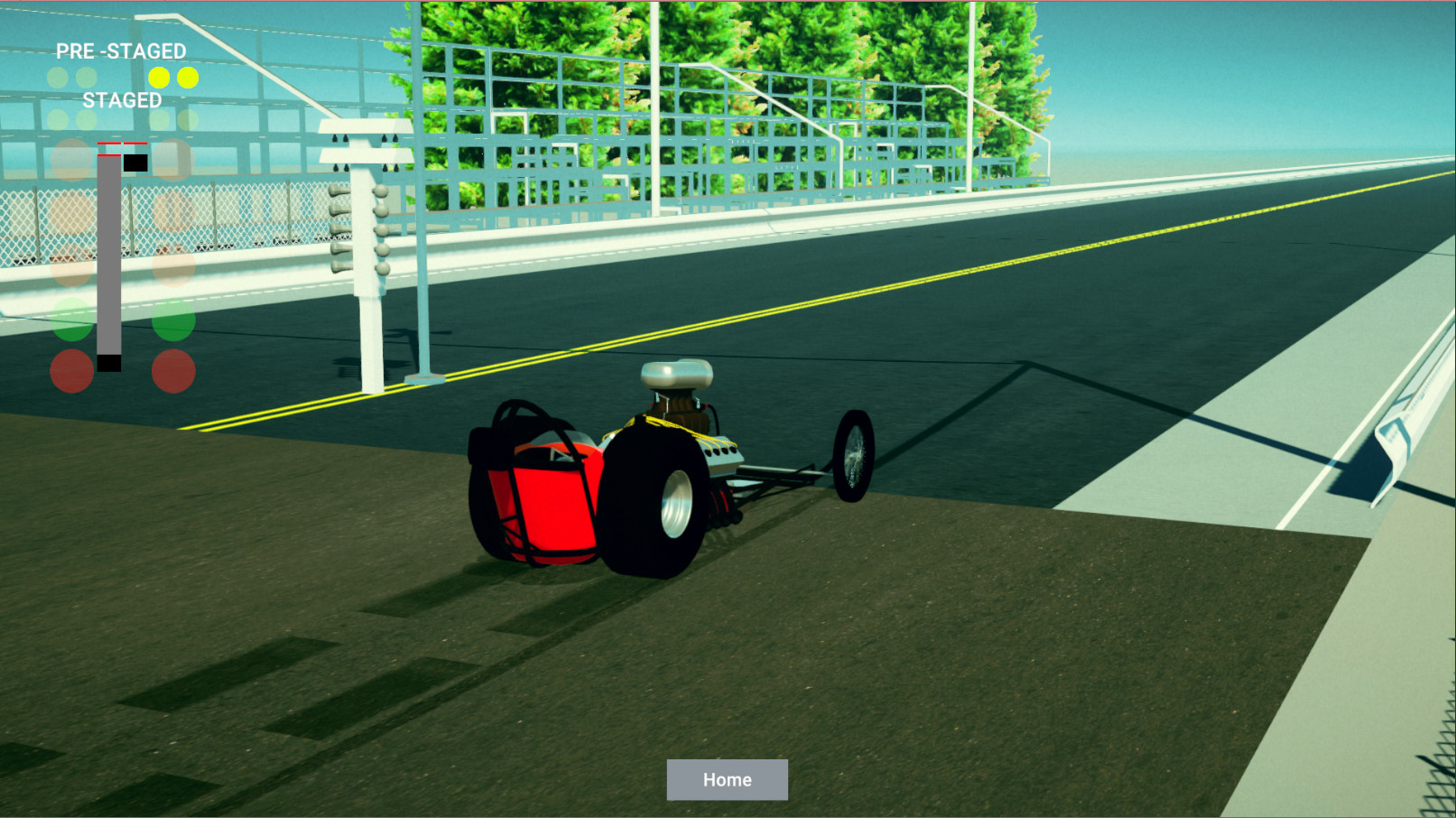The image size is (1456, 818).
Task: Click the red redline tick above the RPM gauge
Action: tap(110, 144)
